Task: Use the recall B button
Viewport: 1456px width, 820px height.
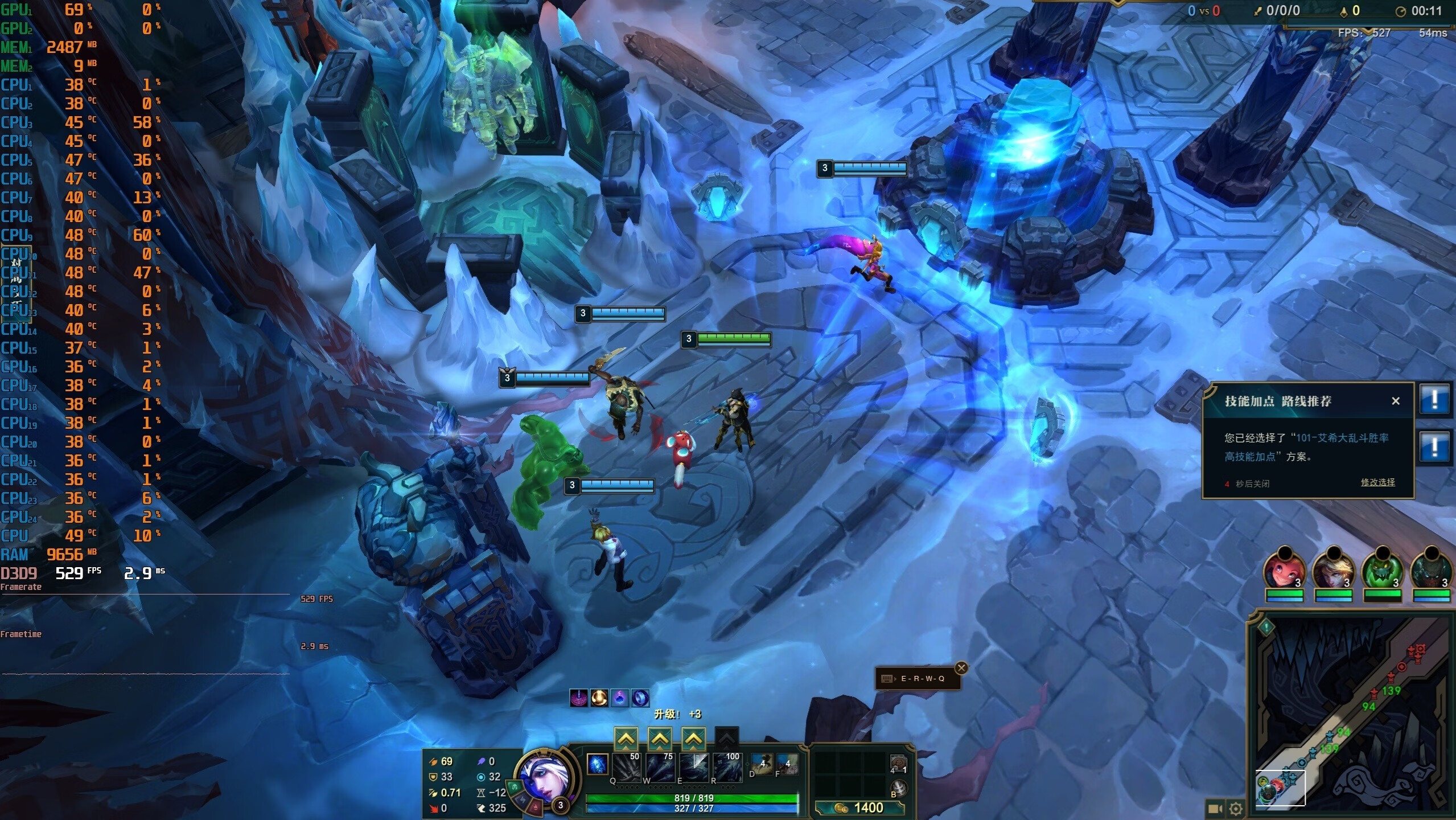Action: [898, 788]
